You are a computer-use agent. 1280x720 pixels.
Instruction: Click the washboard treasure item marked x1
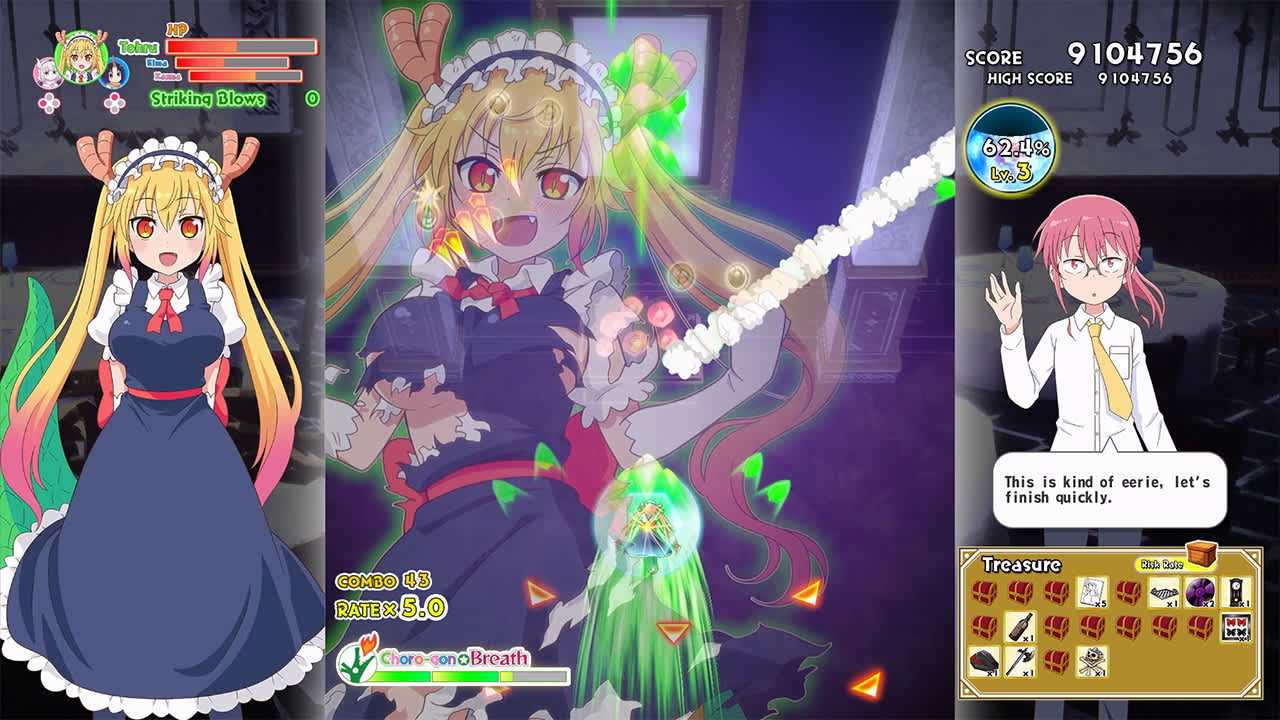tap(1162, 591)
